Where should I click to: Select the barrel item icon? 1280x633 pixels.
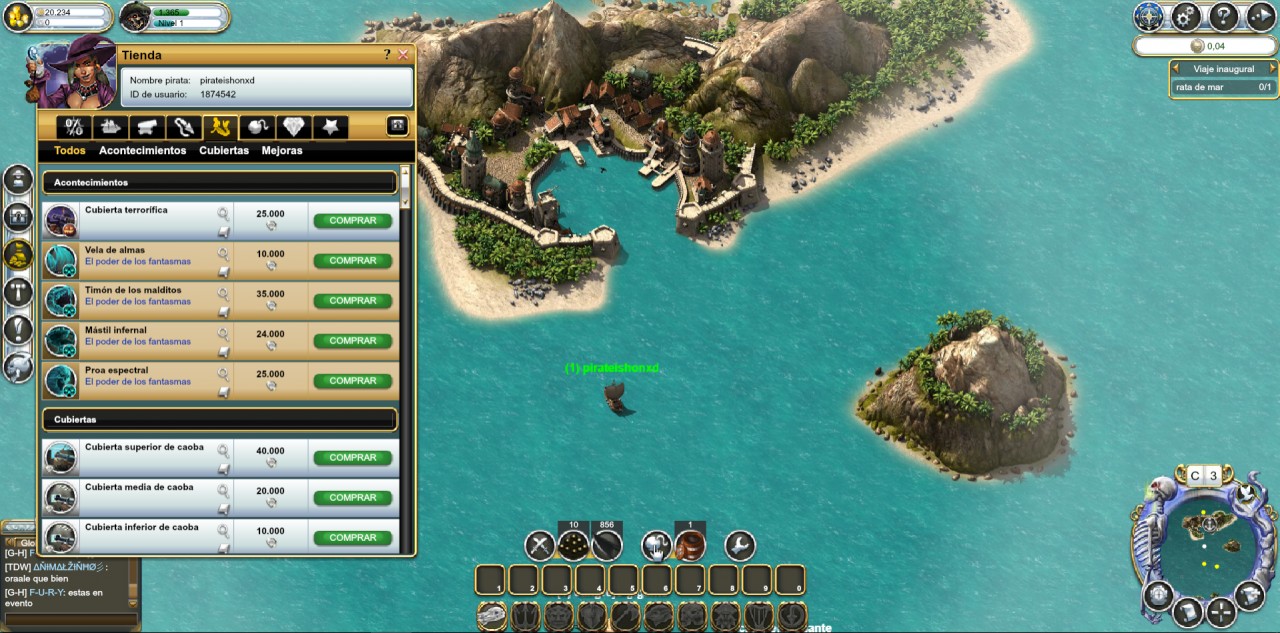tap(690, 546)
